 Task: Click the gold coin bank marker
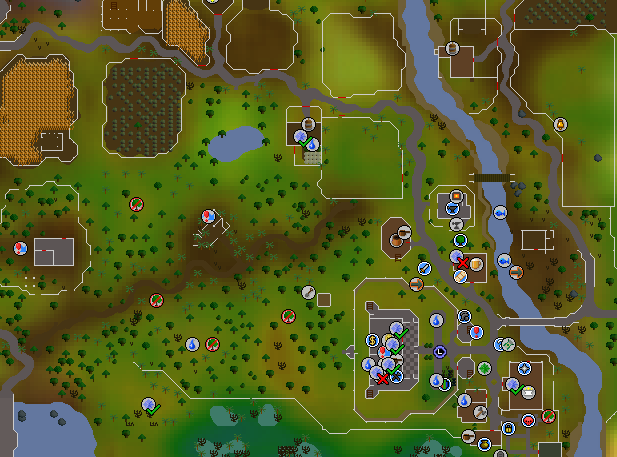coord(371,340)
